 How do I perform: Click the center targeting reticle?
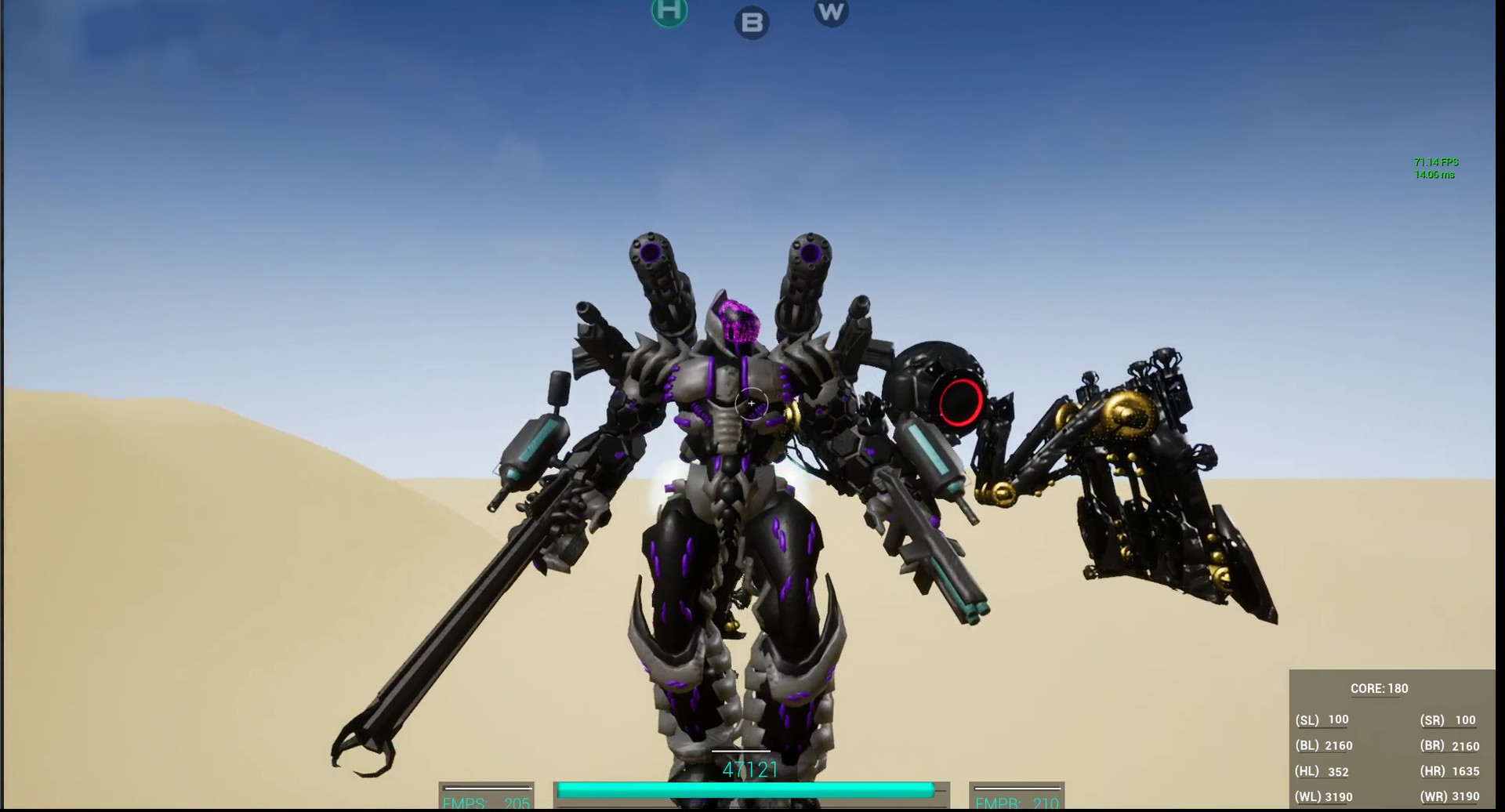750,402
